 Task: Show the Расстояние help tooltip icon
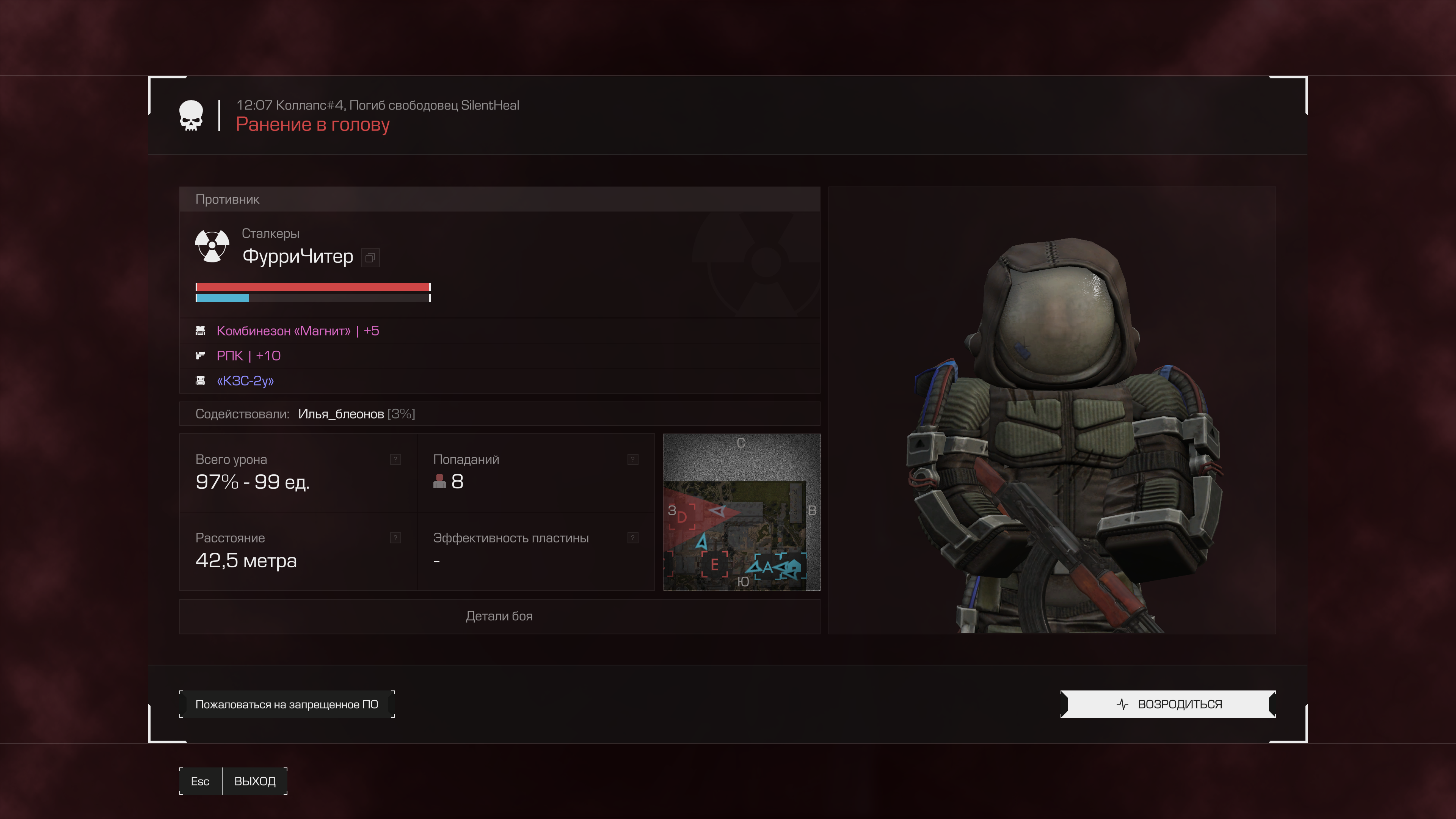[395, 538]
